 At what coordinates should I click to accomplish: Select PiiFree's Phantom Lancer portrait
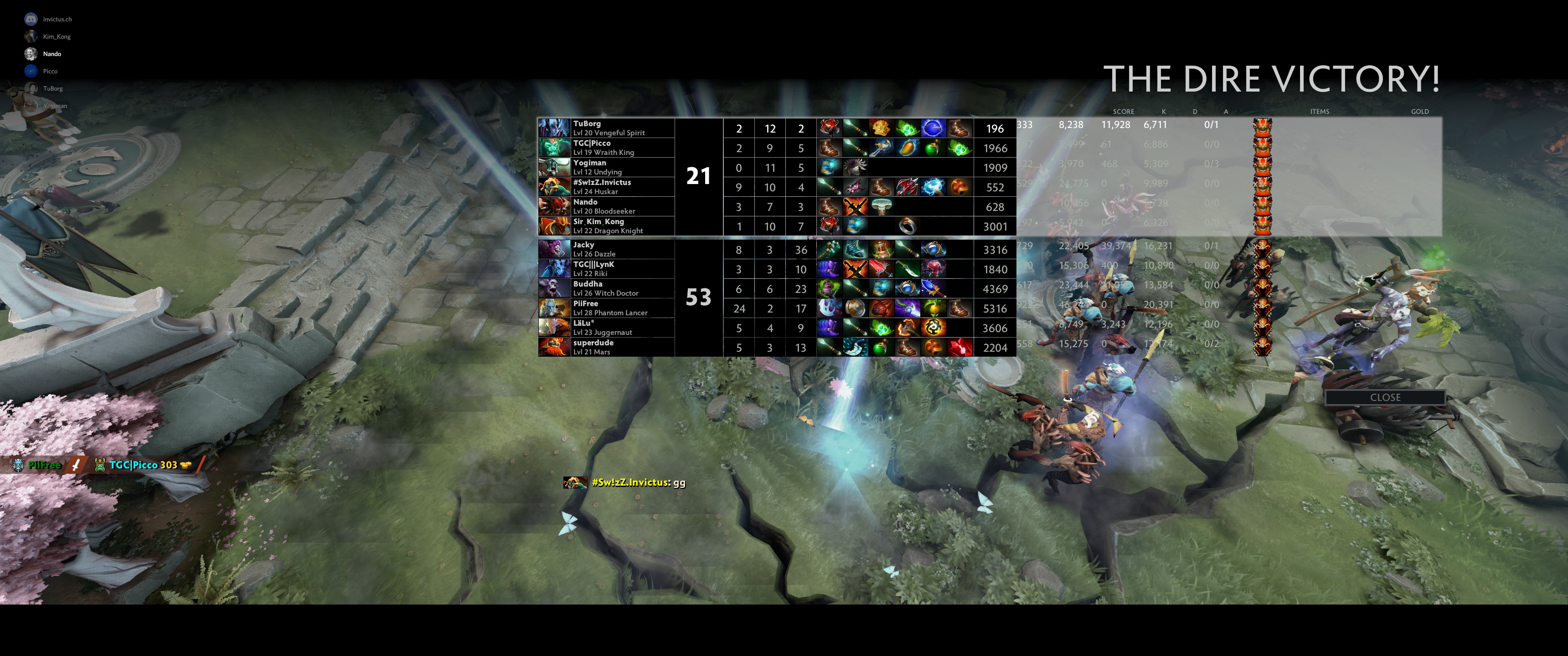pyautogui.click(x=554, y=308)
